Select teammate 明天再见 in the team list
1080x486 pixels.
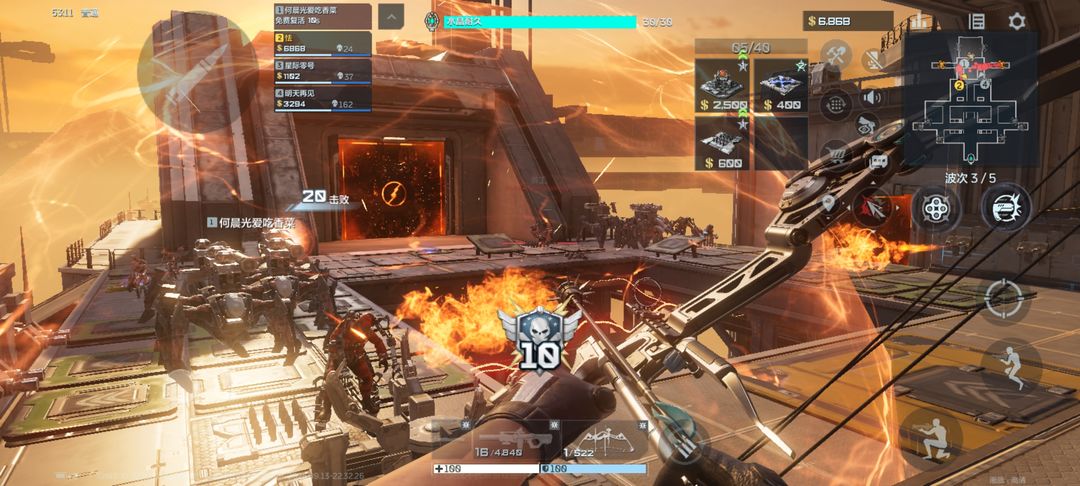point(322,98)
